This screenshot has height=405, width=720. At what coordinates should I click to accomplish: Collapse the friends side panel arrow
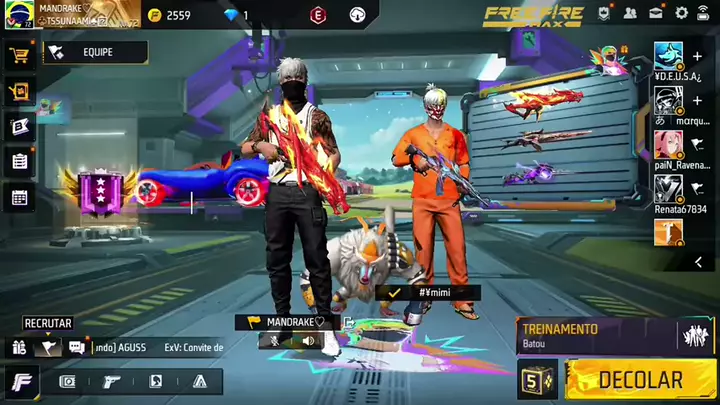pos(698,262)
